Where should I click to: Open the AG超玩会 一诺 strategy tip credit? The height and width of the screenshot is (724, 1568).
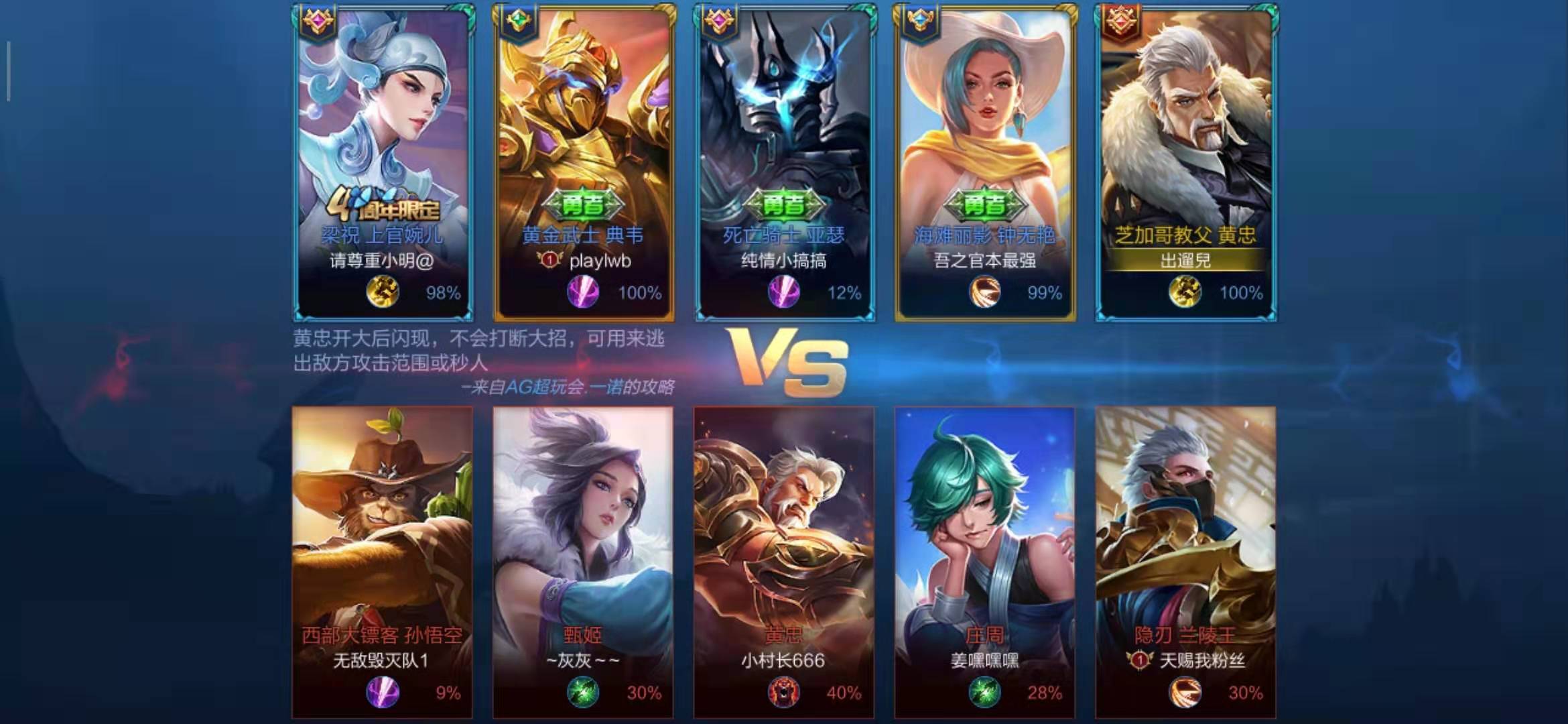point(568,387)
